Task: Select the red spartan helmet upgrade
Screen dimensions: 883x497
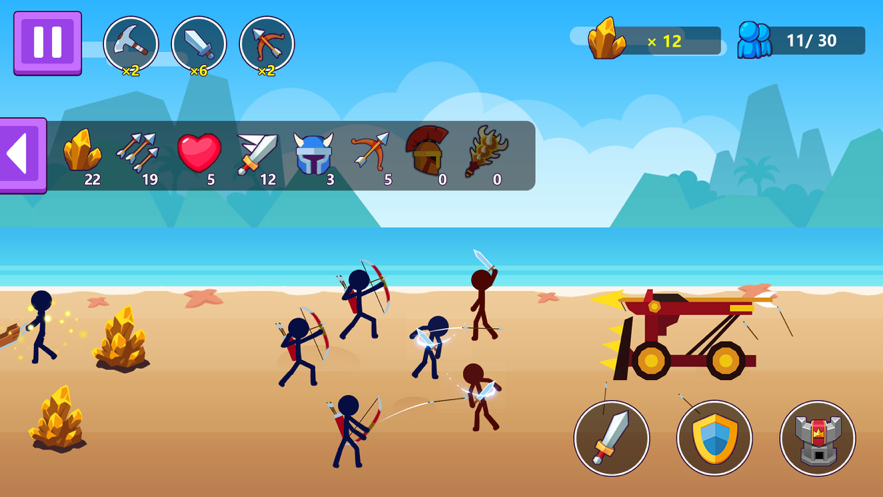Action: coord(427,154)
